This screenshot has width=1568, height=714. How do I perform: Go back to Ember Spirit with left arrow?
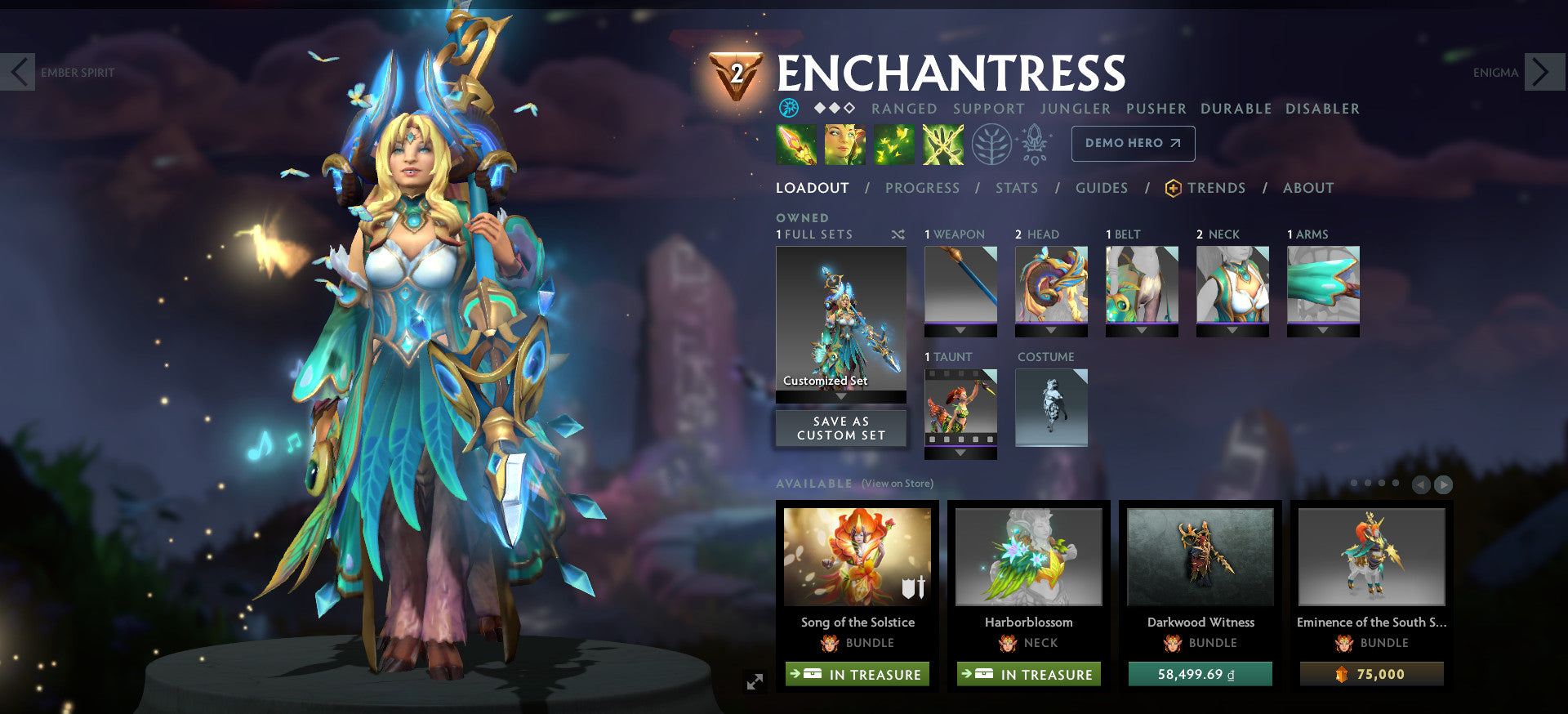[20, 72]
